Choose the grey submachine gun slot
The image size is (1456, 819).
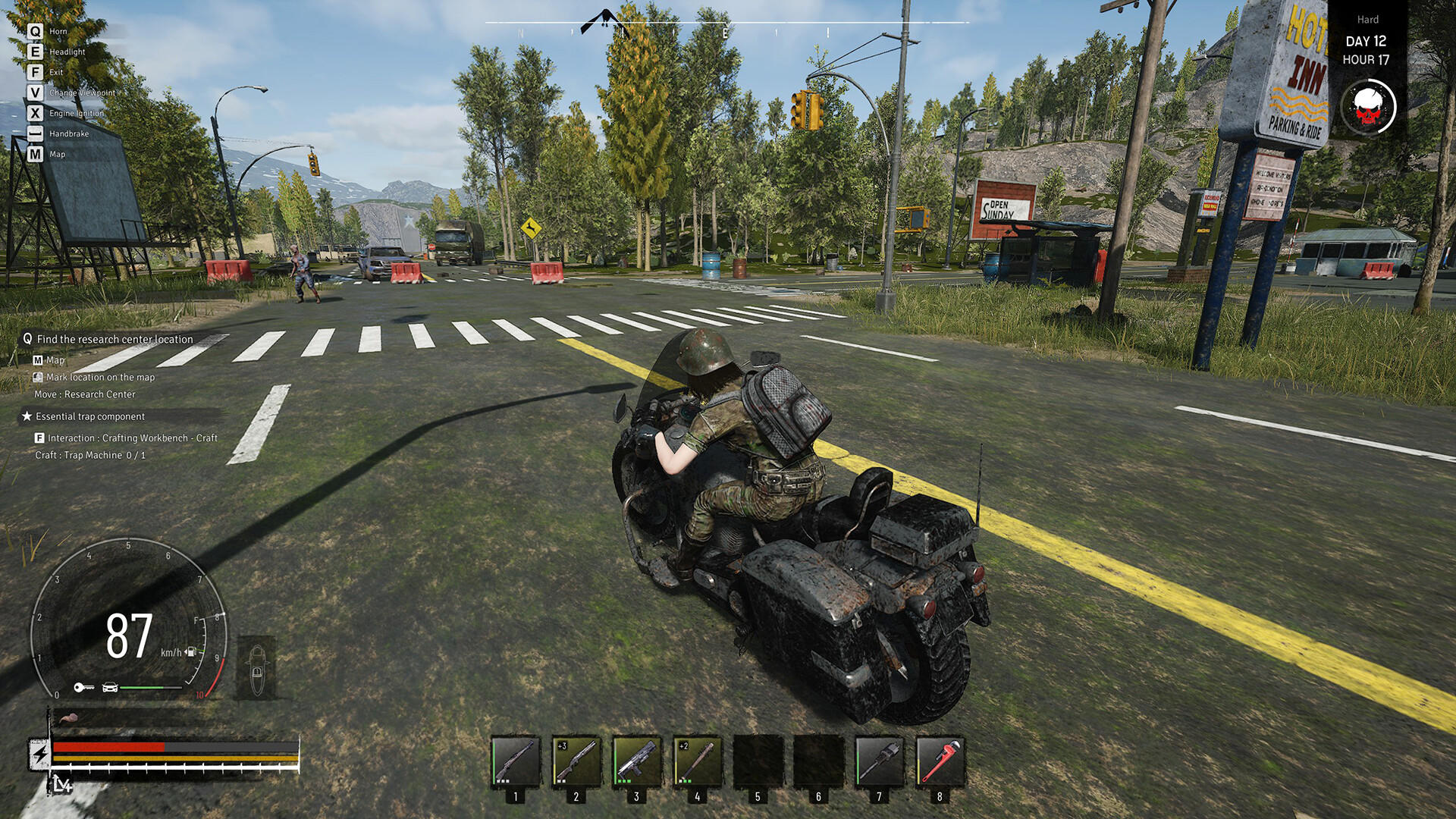(x=637, y=761)
